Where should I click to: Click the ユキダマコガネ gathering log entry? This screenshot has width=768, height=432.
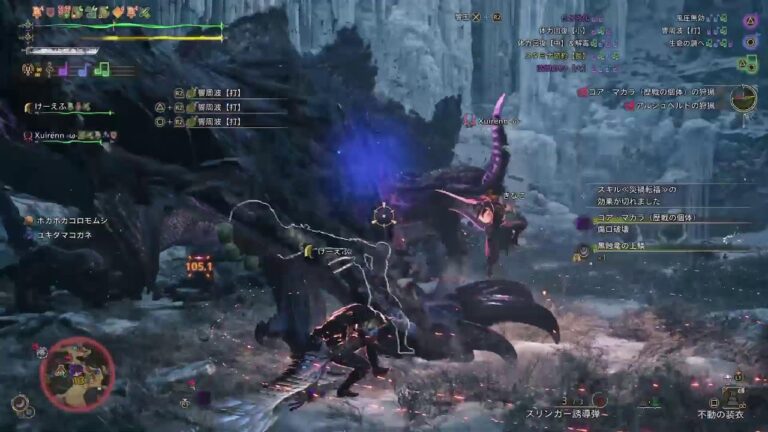tap(66, 235)
